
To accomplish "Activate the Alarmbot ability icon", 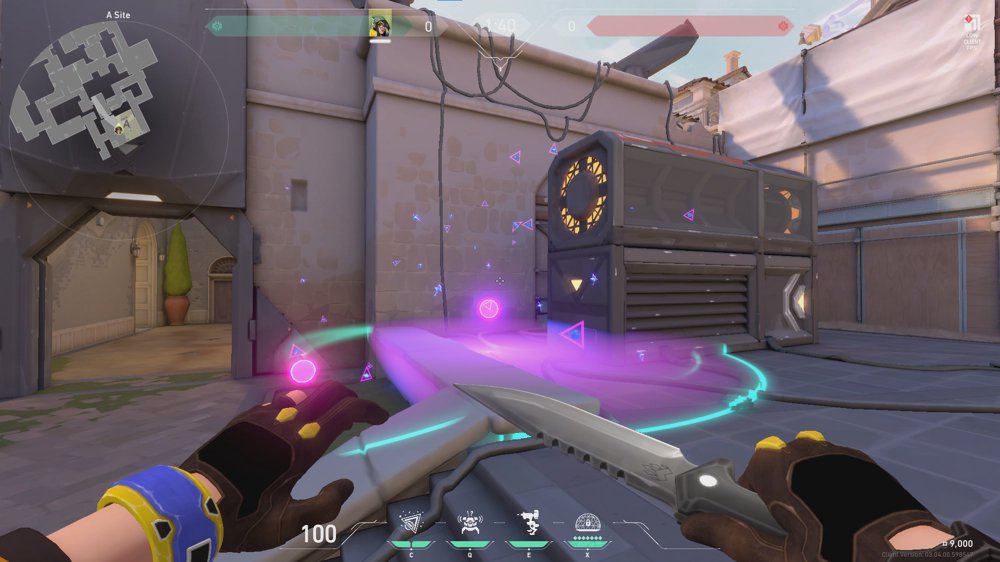I will pyautogui.click(x=468, y=523).
